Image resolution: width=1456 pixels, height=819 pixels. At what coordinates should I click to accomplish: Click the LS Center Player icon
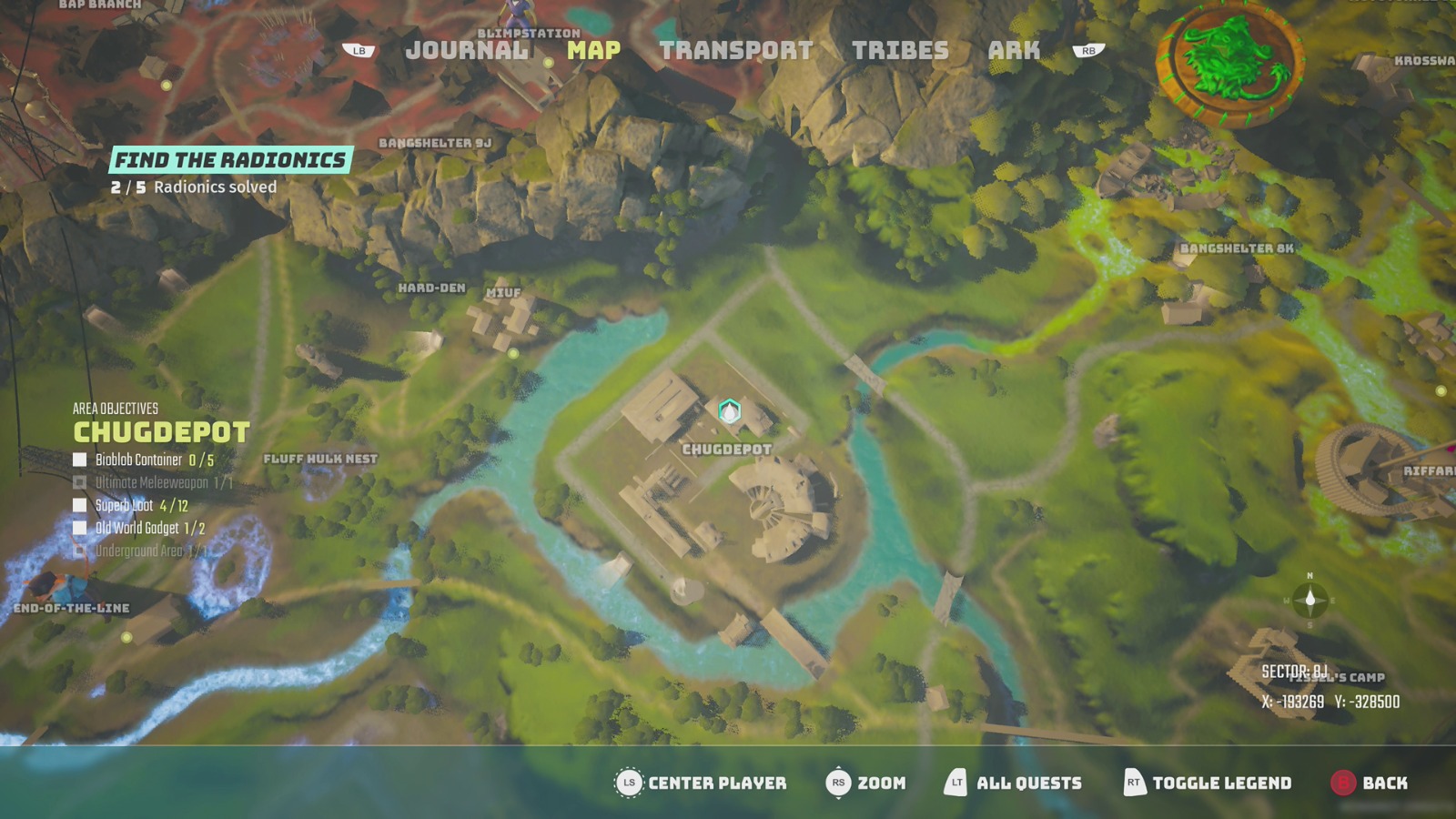click(x=627, y=782)
